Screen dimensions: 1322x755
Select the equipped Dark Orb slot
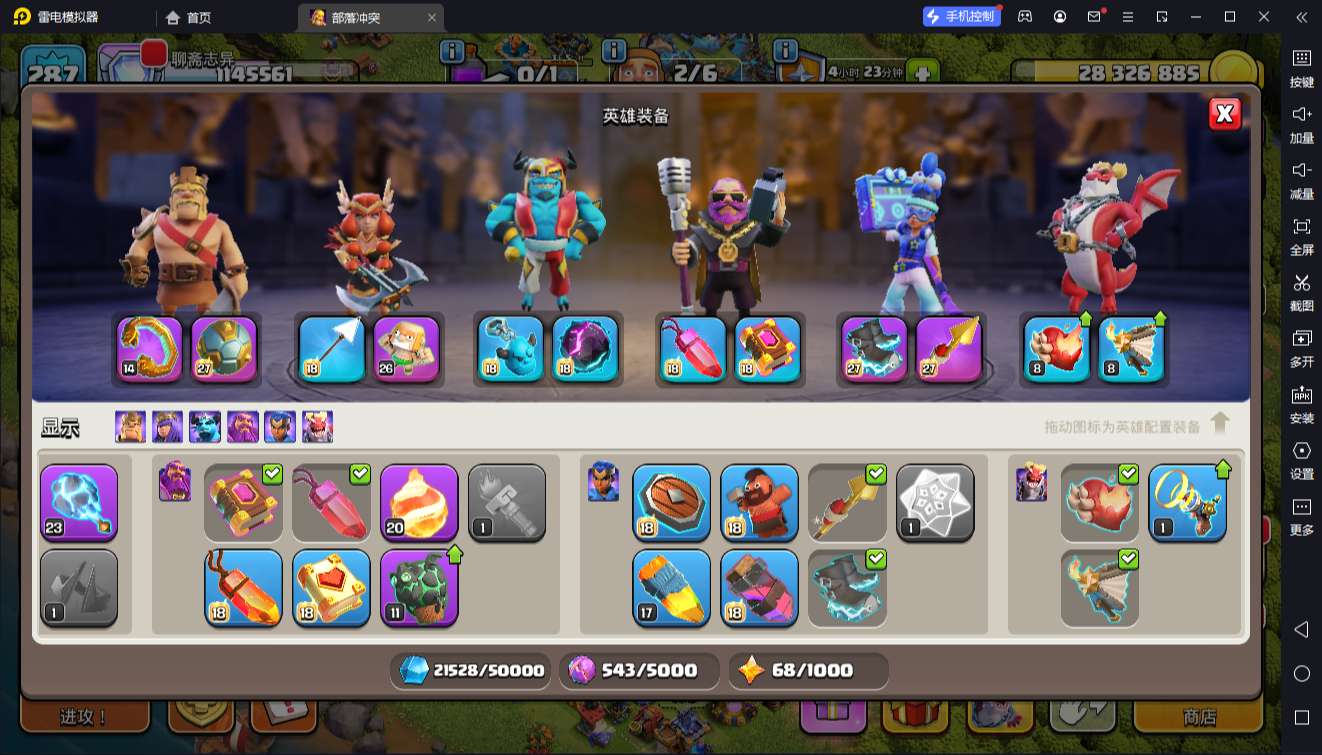(x=585, y=349)
